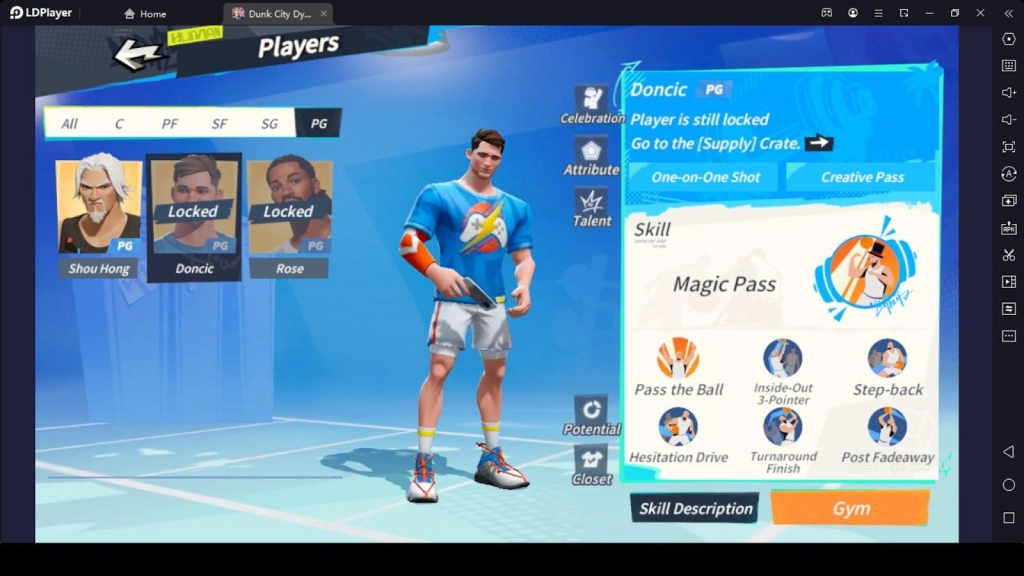Go back using the white arrow
This screenshot has height=576, width=1024.
pos(137,54)
